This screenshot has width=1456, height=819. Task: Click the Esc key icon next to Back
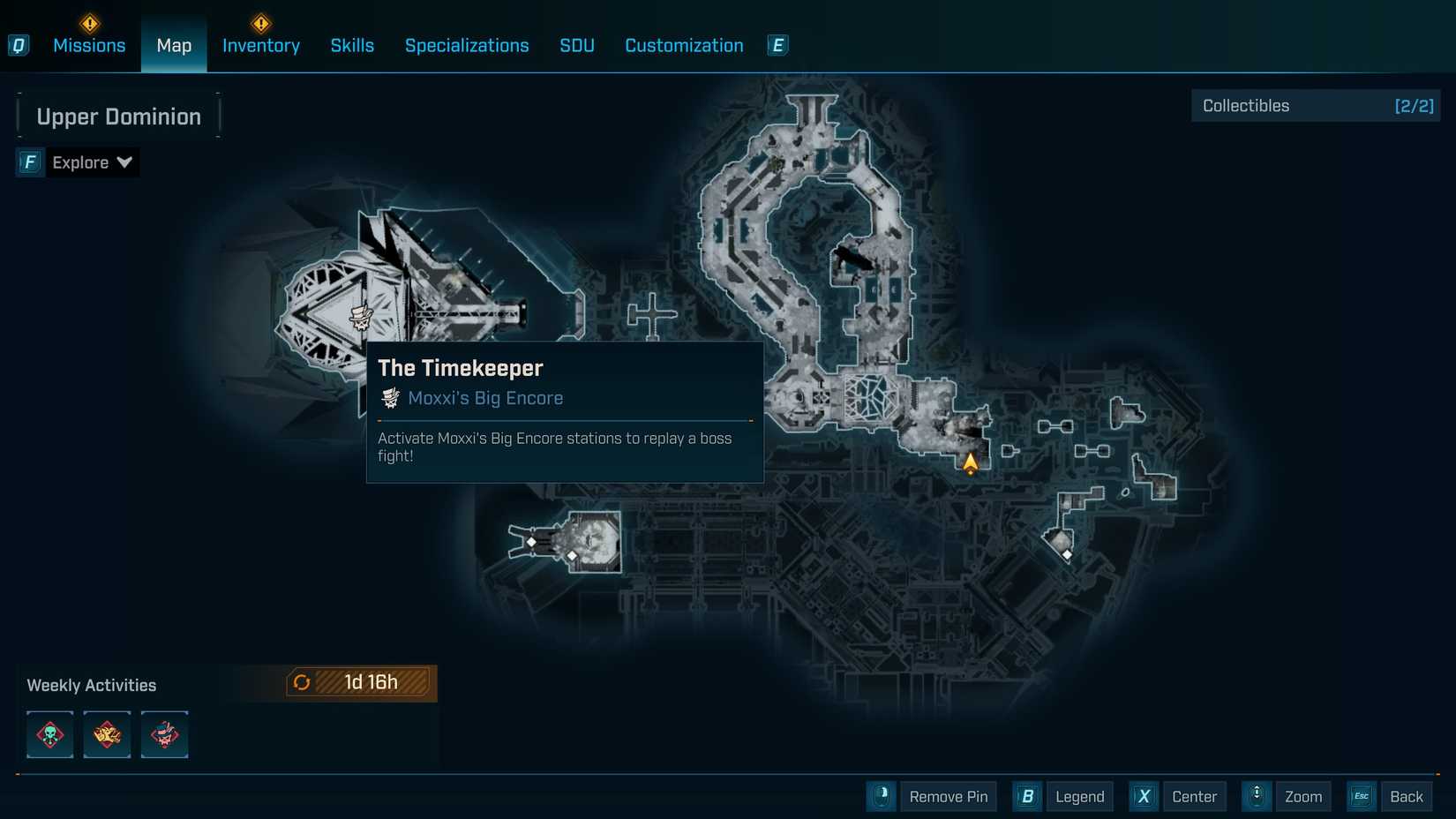[1361, 796]
